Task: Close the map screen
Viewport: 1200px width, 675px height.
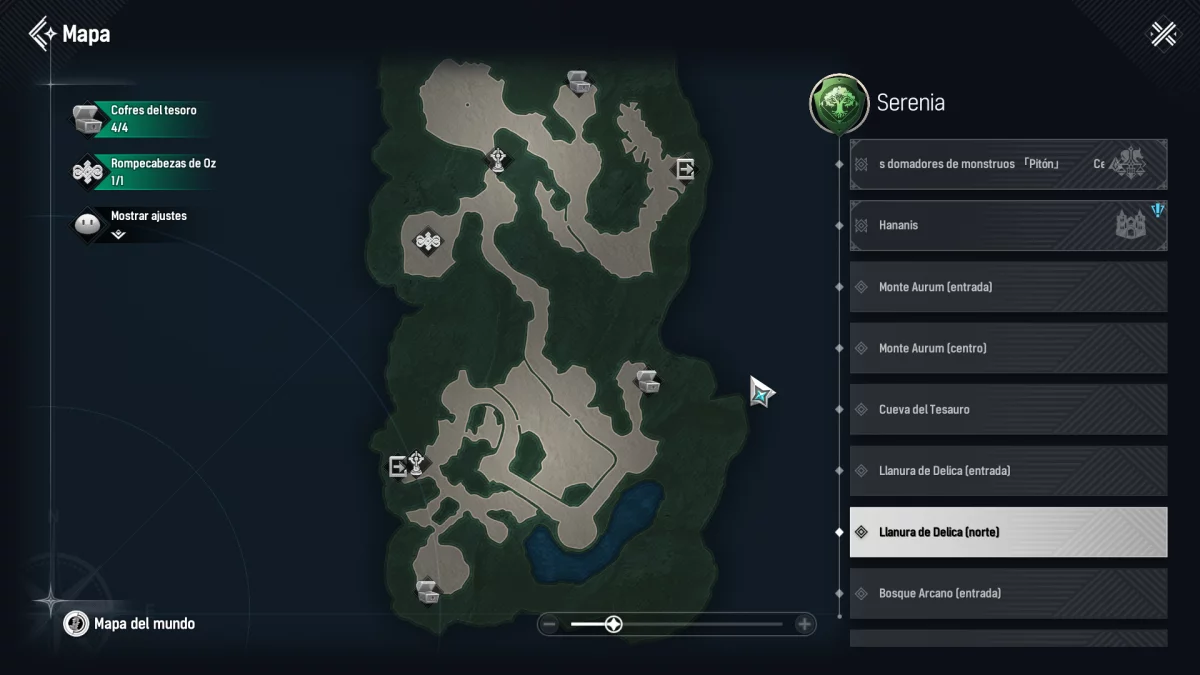Action: click(1163, 34)
